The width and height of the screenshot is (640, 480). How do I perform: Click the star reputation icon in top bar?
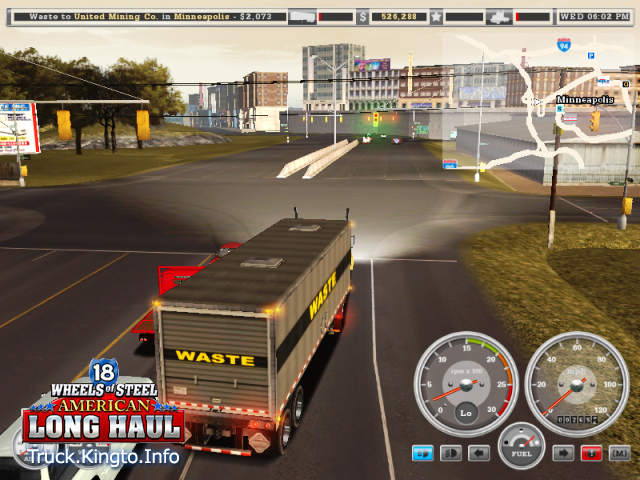(436, 16)
